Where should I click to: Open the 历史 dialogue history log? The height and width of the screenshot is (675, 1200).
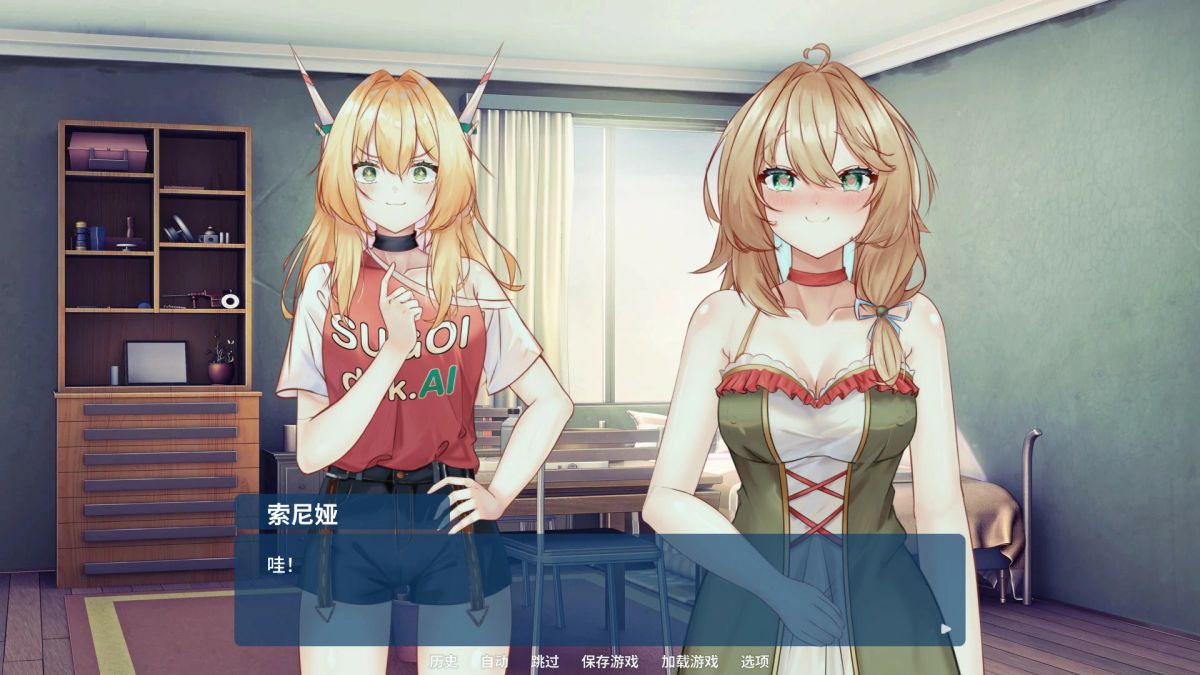pos(443,661)
